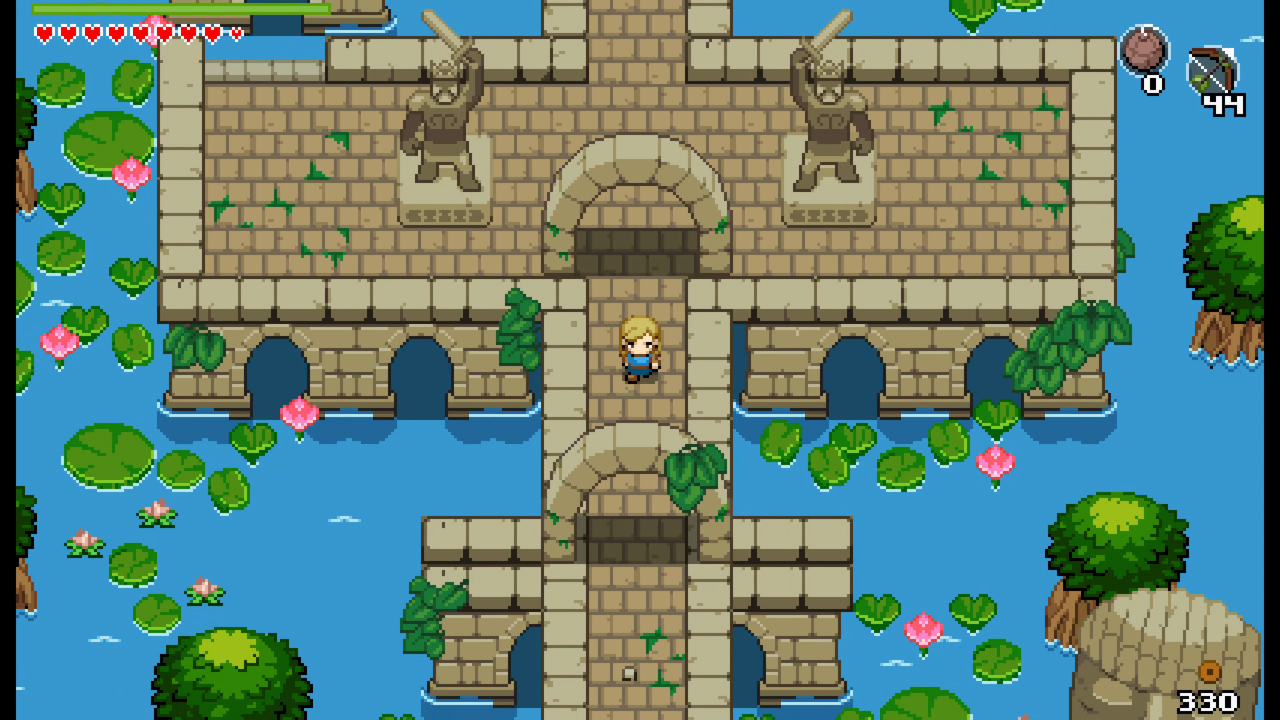Click the first heart in the health bar

tap(44, 32)
